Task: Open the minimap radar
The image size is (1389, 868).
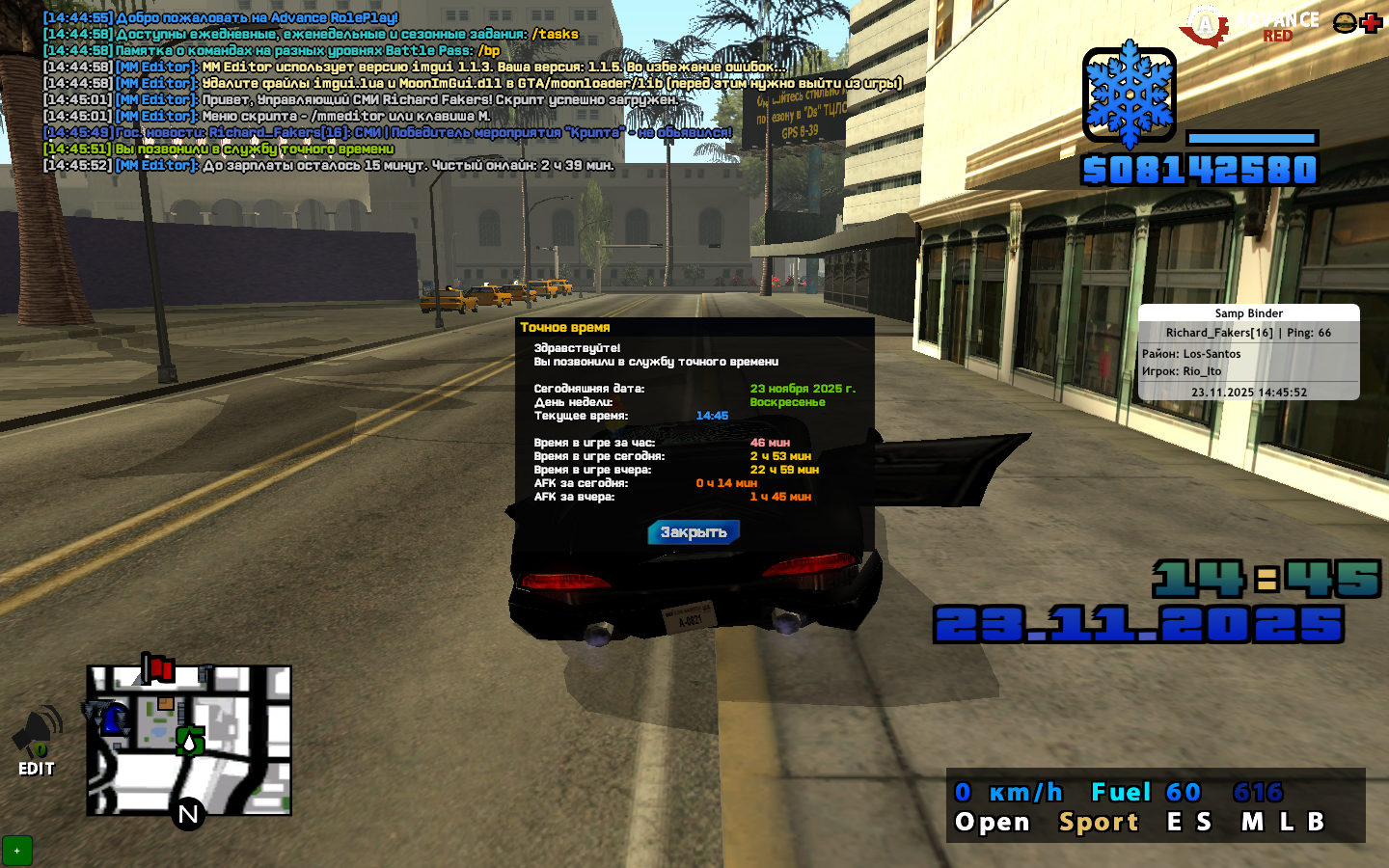Action: pyautogui.click(x=189, y=741)
